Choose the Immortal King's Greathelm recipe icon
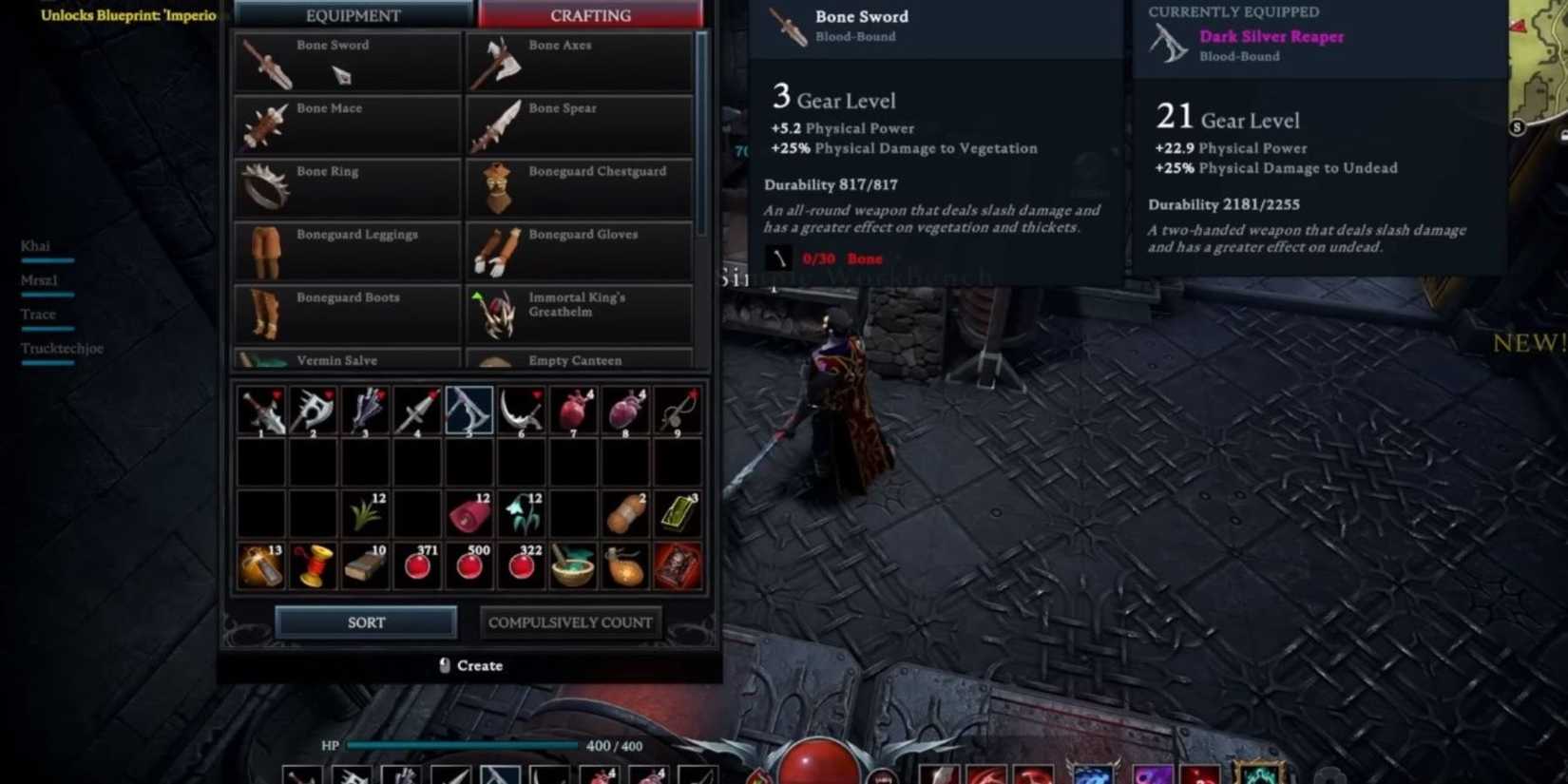Viewport: 1568px width, 784px height. (x=499, y=311)
